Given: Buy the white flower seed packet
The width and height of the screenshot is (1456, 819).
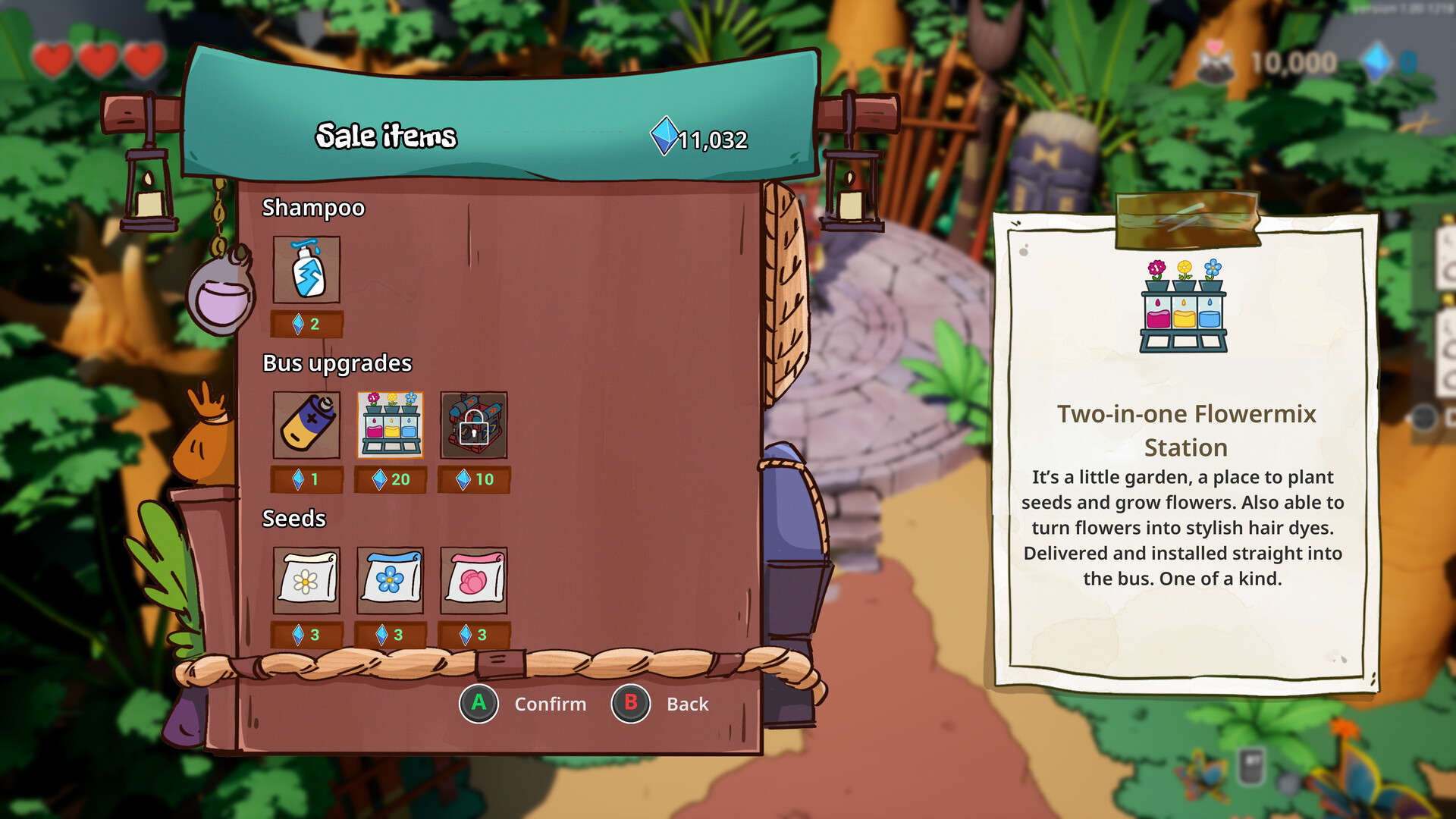Looking at the screenshot, I should point(306,580).
